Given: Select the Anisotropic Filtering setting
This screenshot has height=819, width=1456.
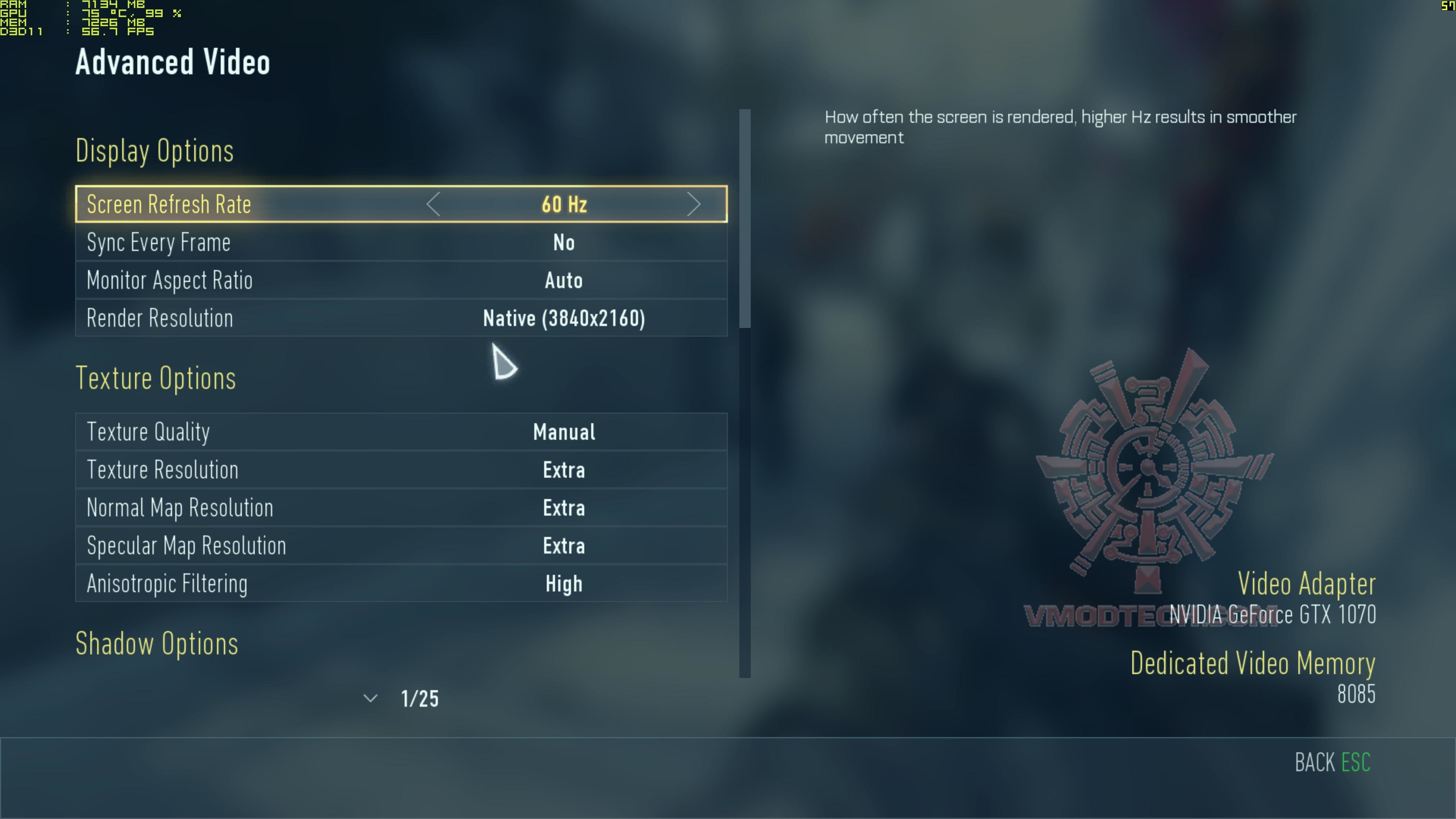Looking at the screenshot, I should click(x=401, y=584).
